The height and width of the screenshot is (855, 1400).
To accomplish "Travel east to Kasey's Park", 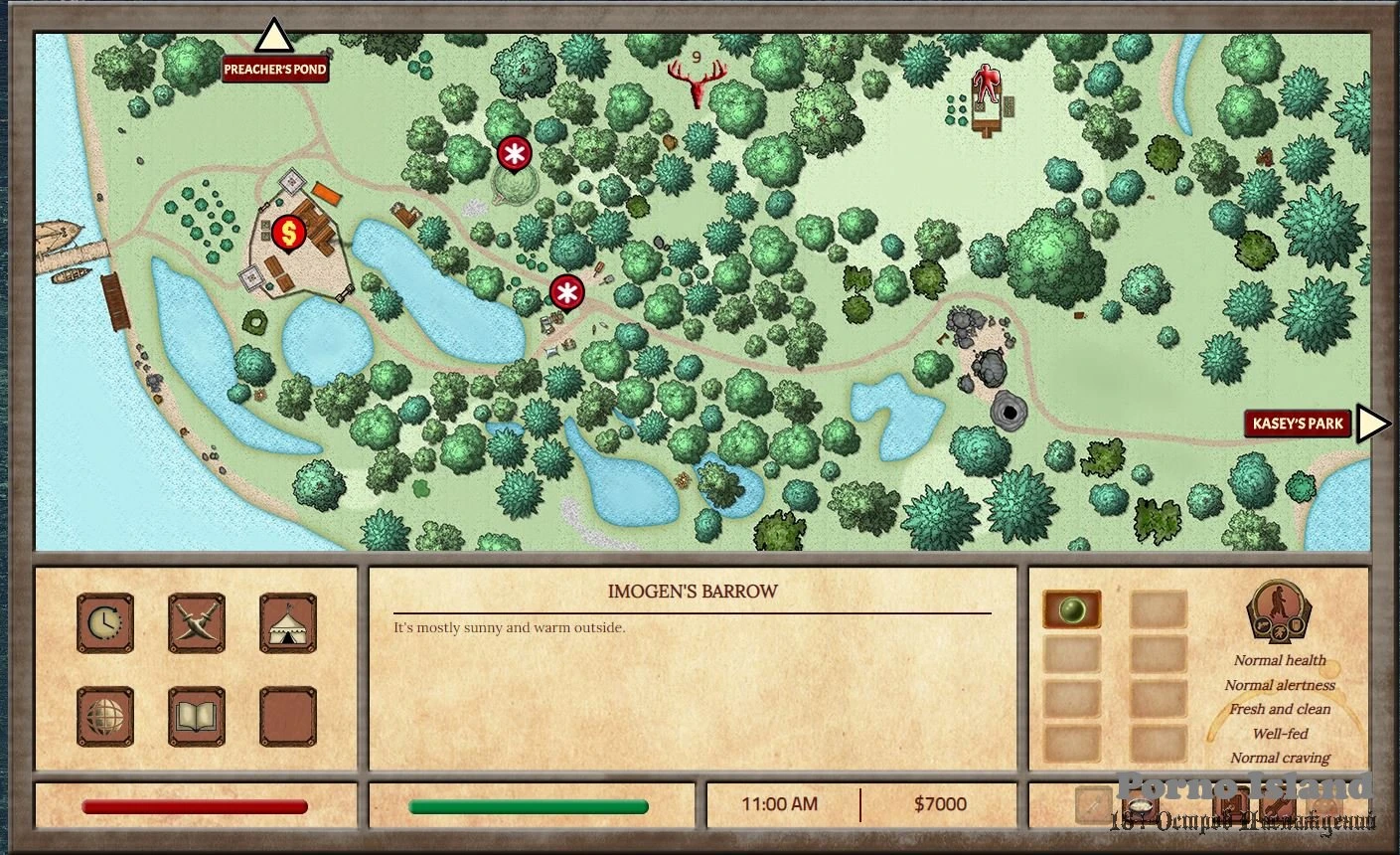I will [x=1372, y=424].
